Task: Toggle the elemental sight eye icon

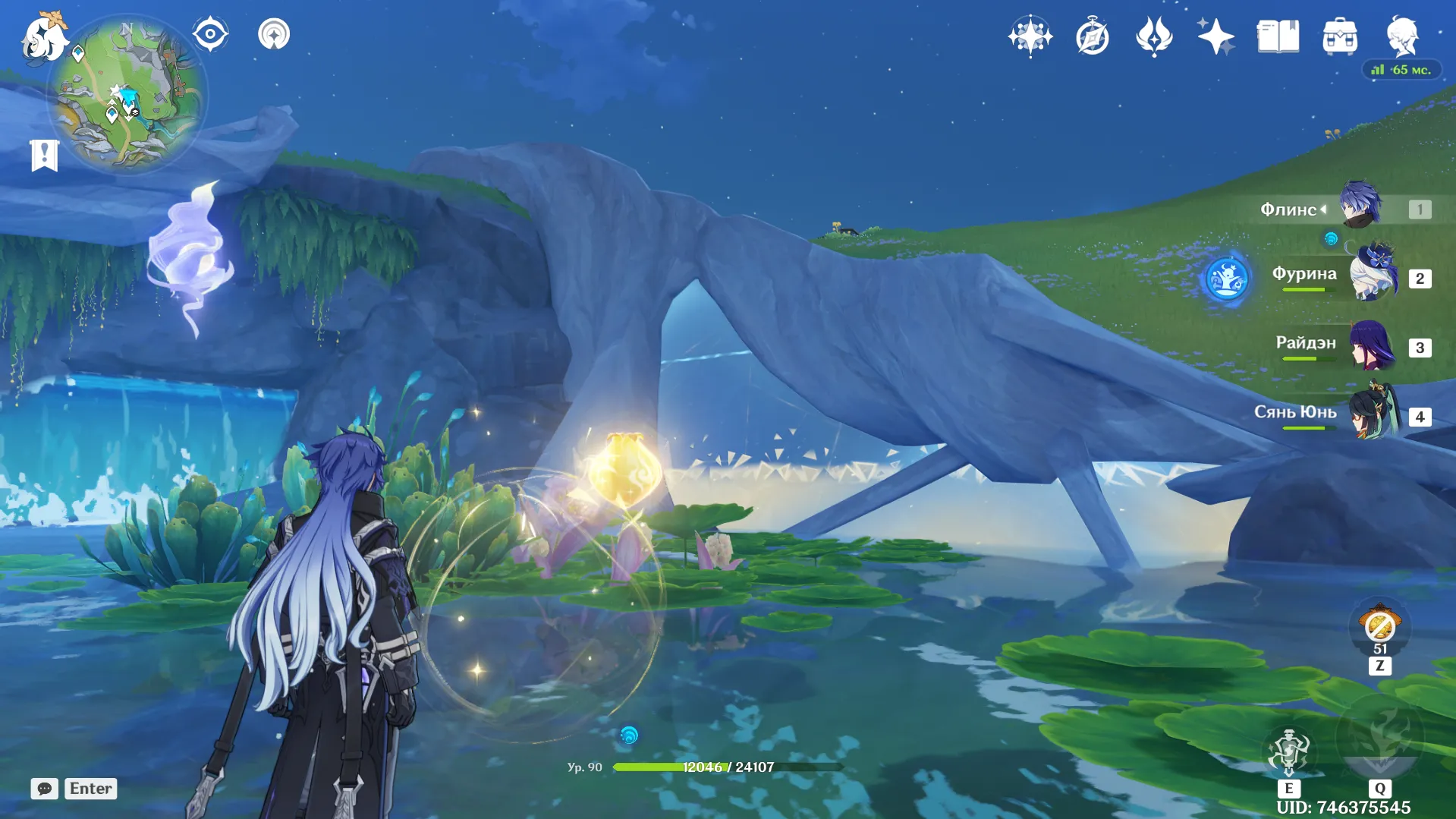Action: tap(210, 34)
